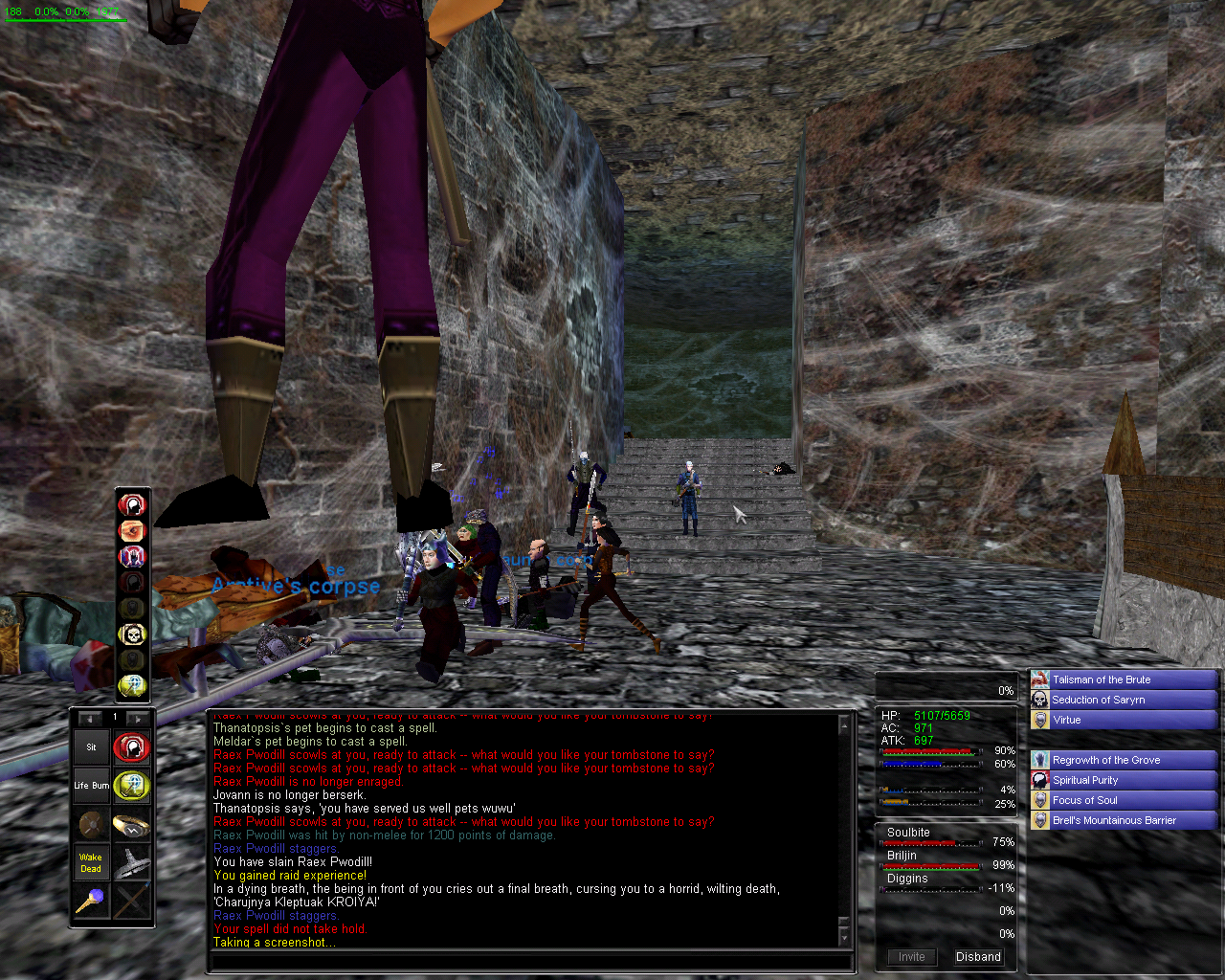1225x980 pixels.
Task: Go to the next hotbar page
Action: (139, 718)
